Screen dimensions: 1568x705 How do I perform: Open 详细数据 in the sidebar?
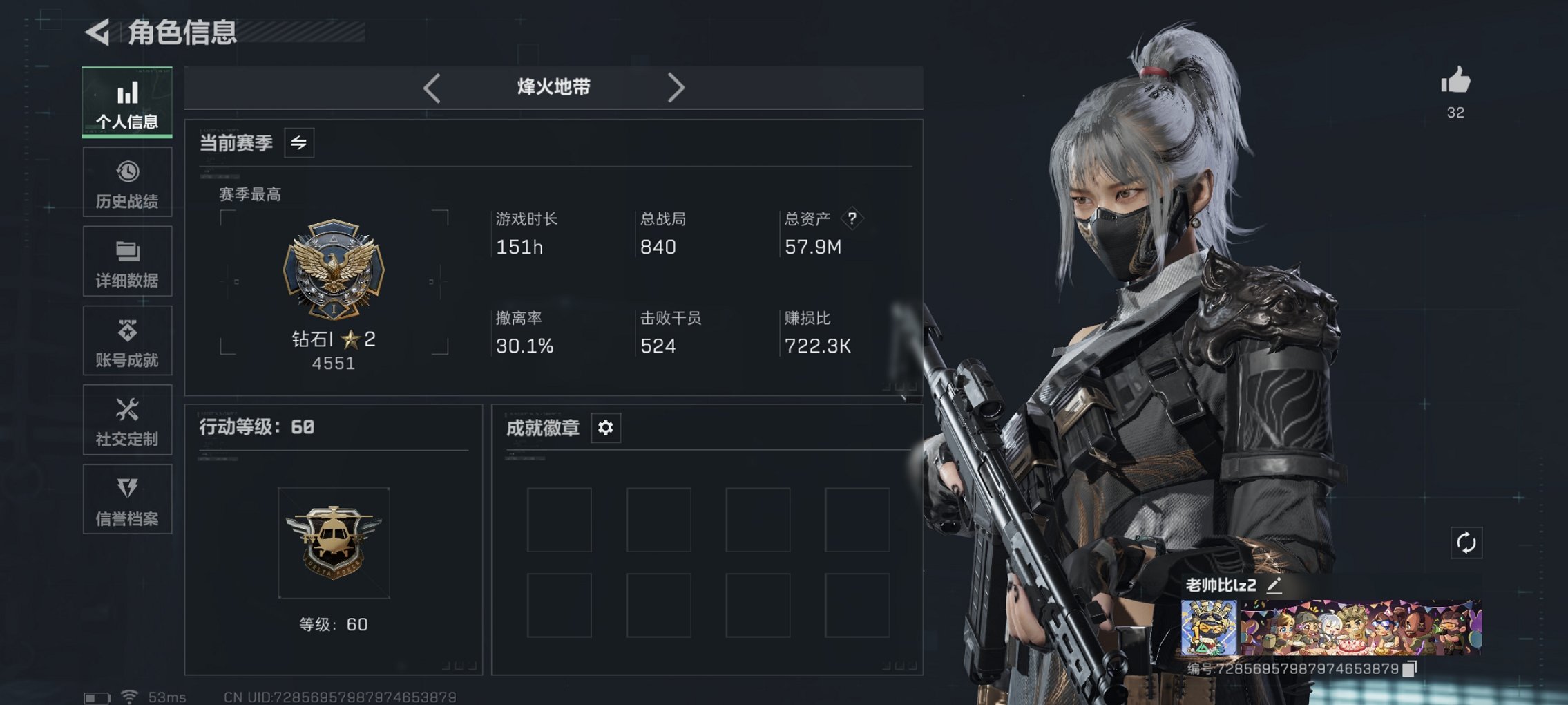click(x=126, y=261)
